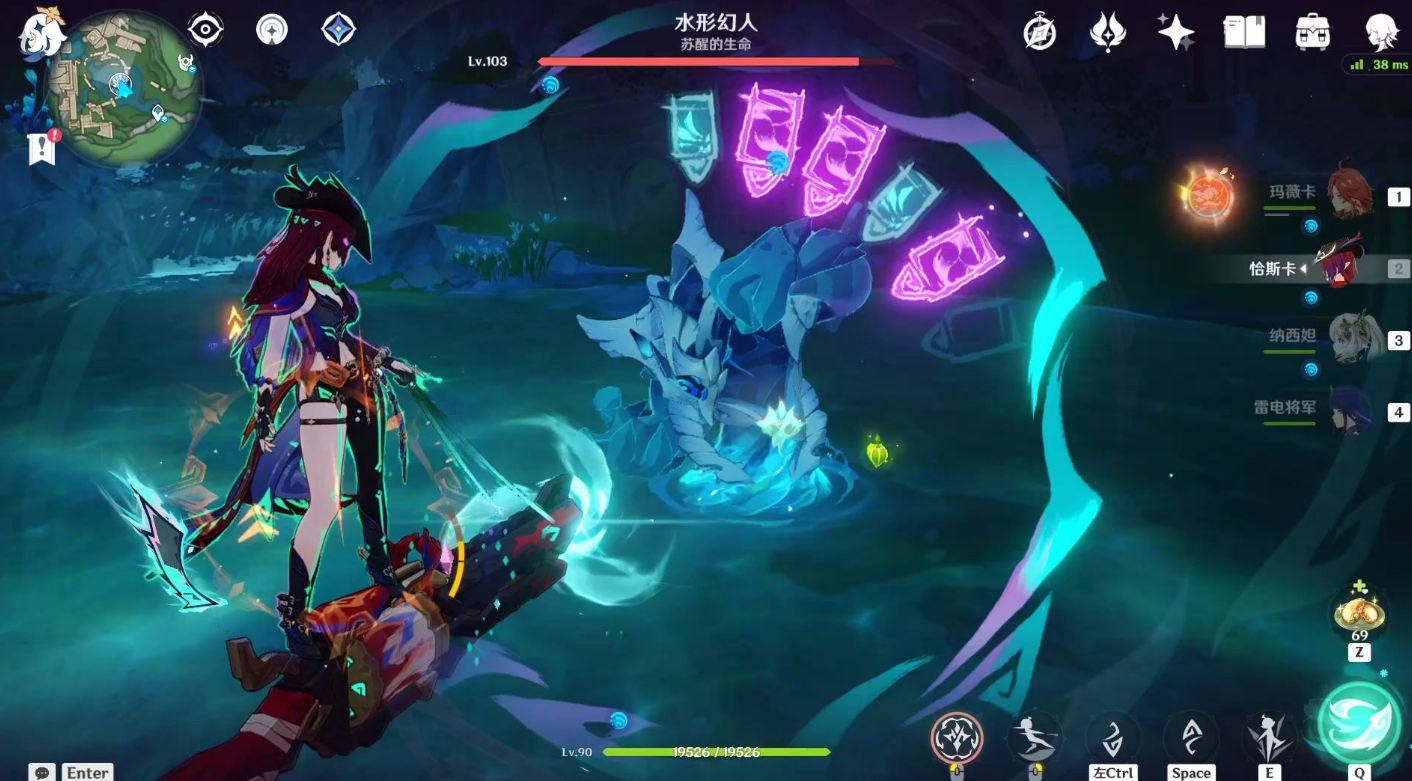Open the chat speech bubble

[x=42, y=772]
